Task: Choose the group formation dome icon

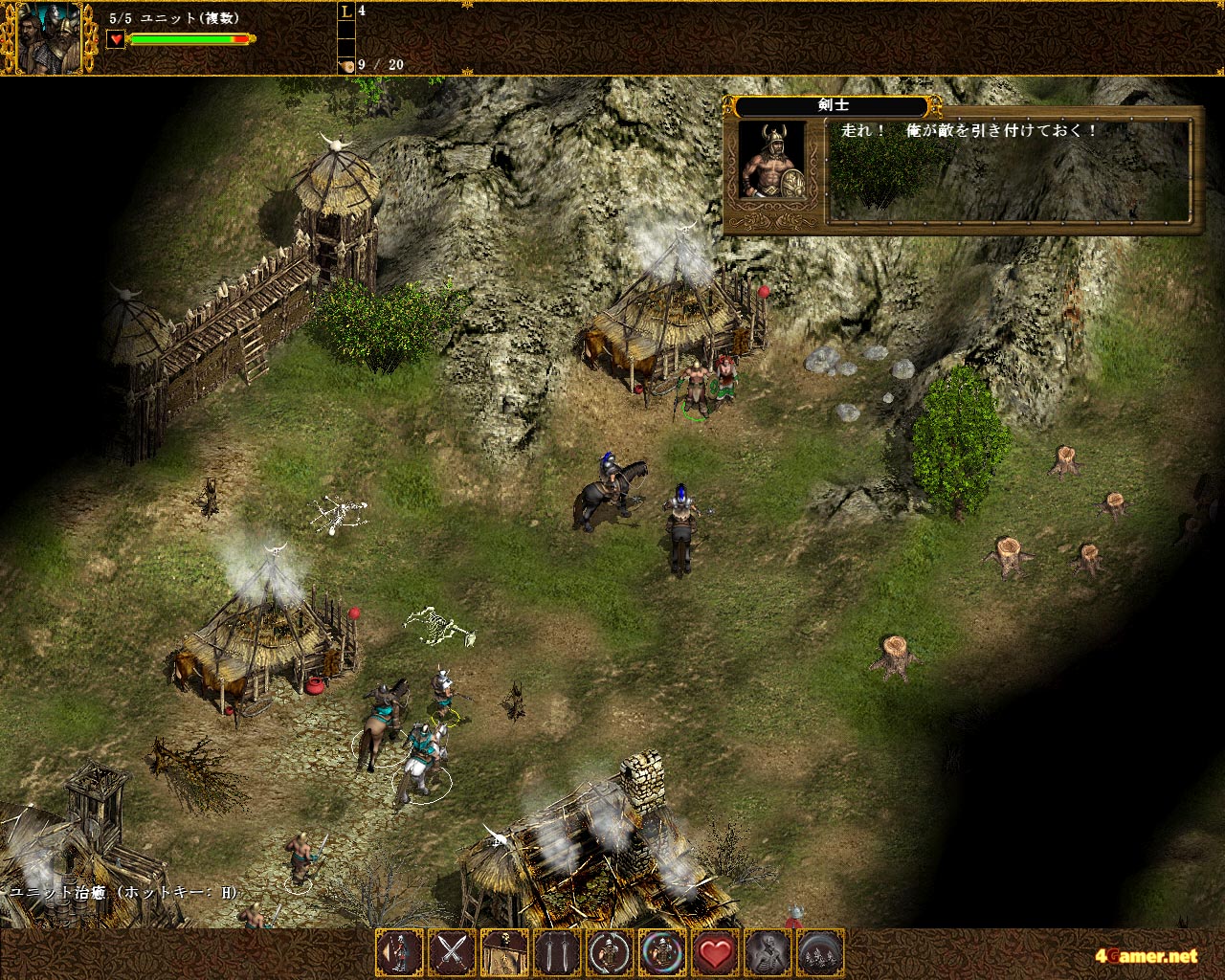Action: pos(820,952)
